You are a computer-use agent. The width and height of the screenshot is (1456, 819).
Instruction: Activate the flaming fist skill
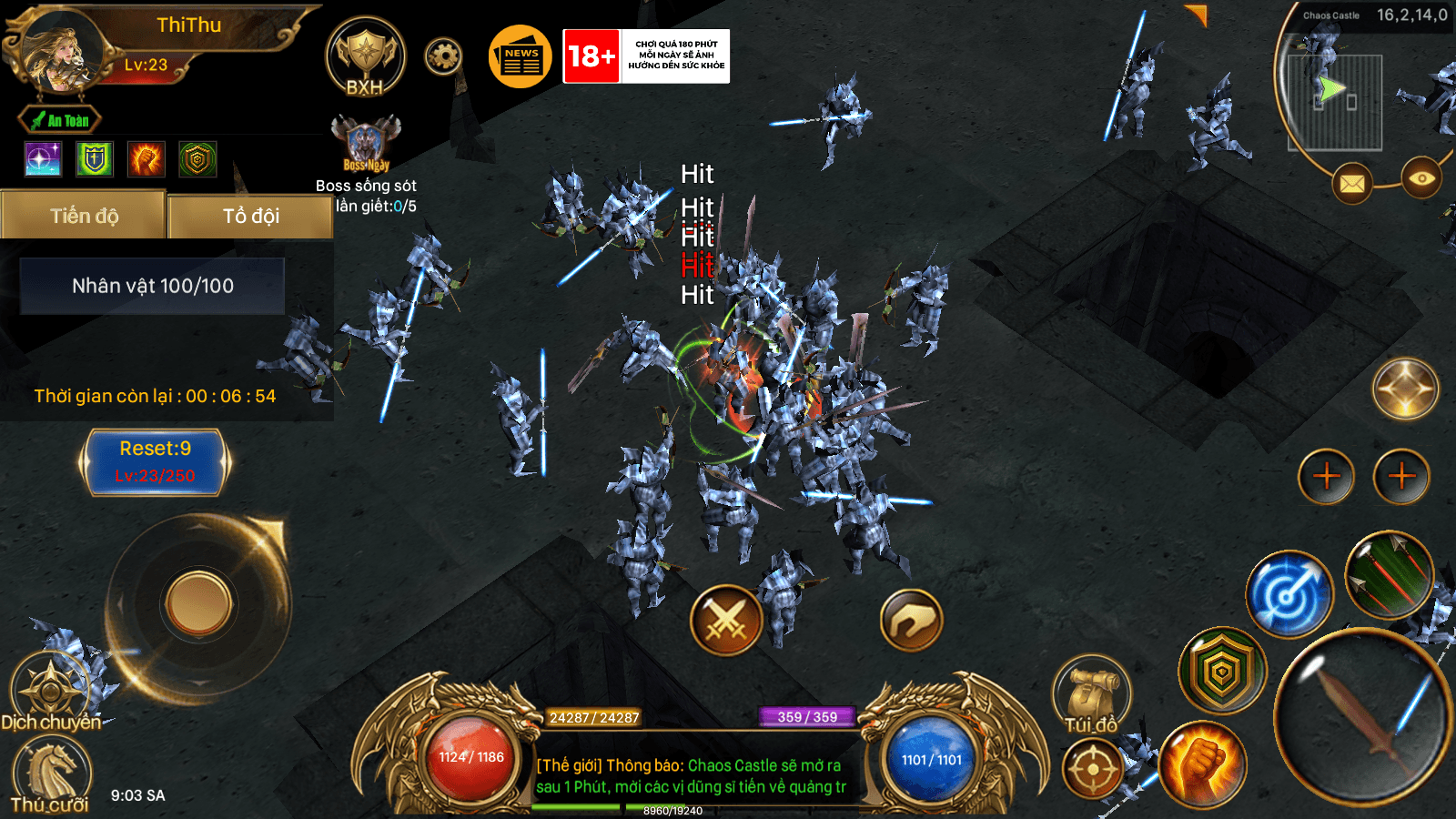coord(1202,764)
